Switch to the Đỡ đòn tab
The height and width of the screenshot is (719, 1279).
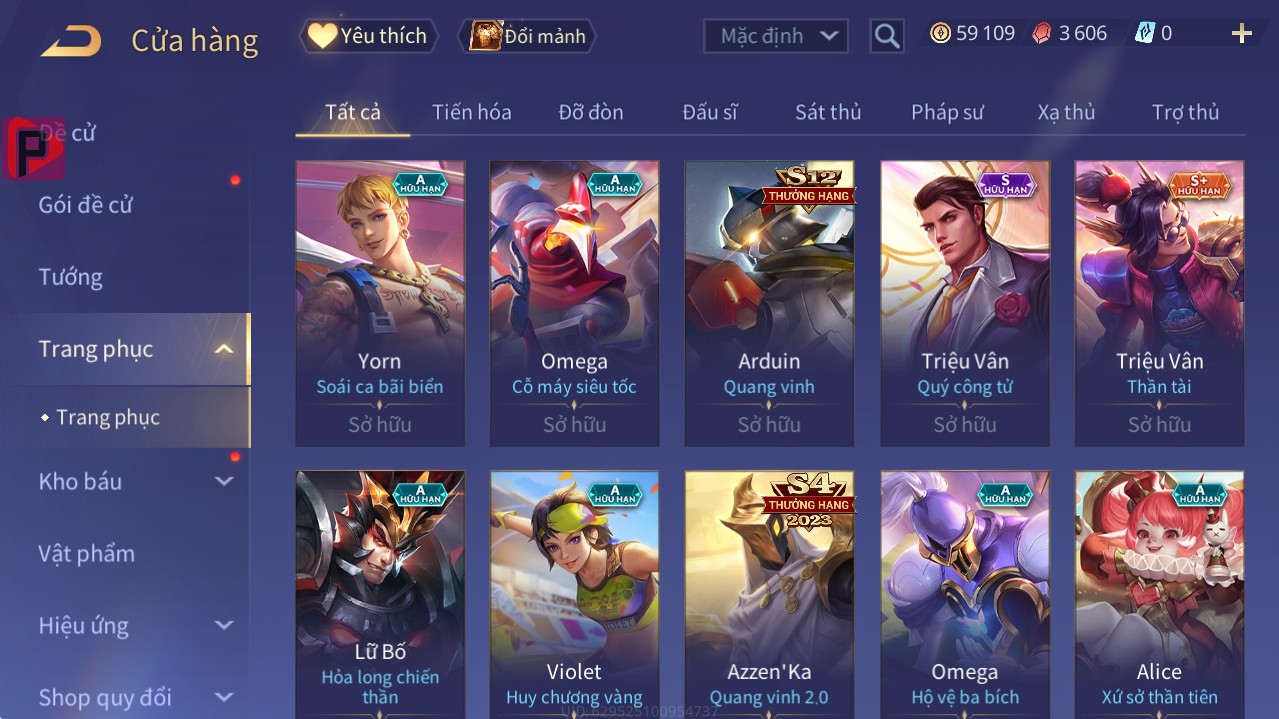[x=590, y=112]
